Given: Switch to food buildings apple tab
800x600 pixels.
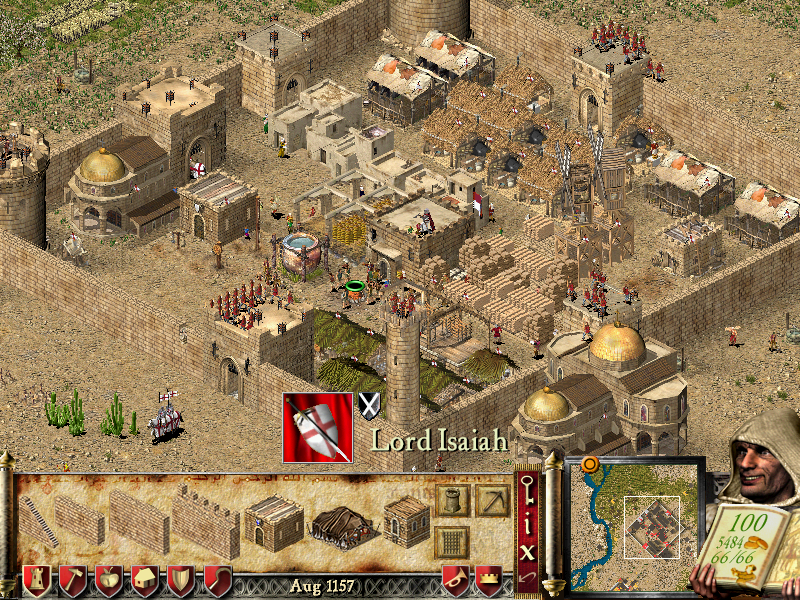Looking at the screenshot, I should 109,581.
